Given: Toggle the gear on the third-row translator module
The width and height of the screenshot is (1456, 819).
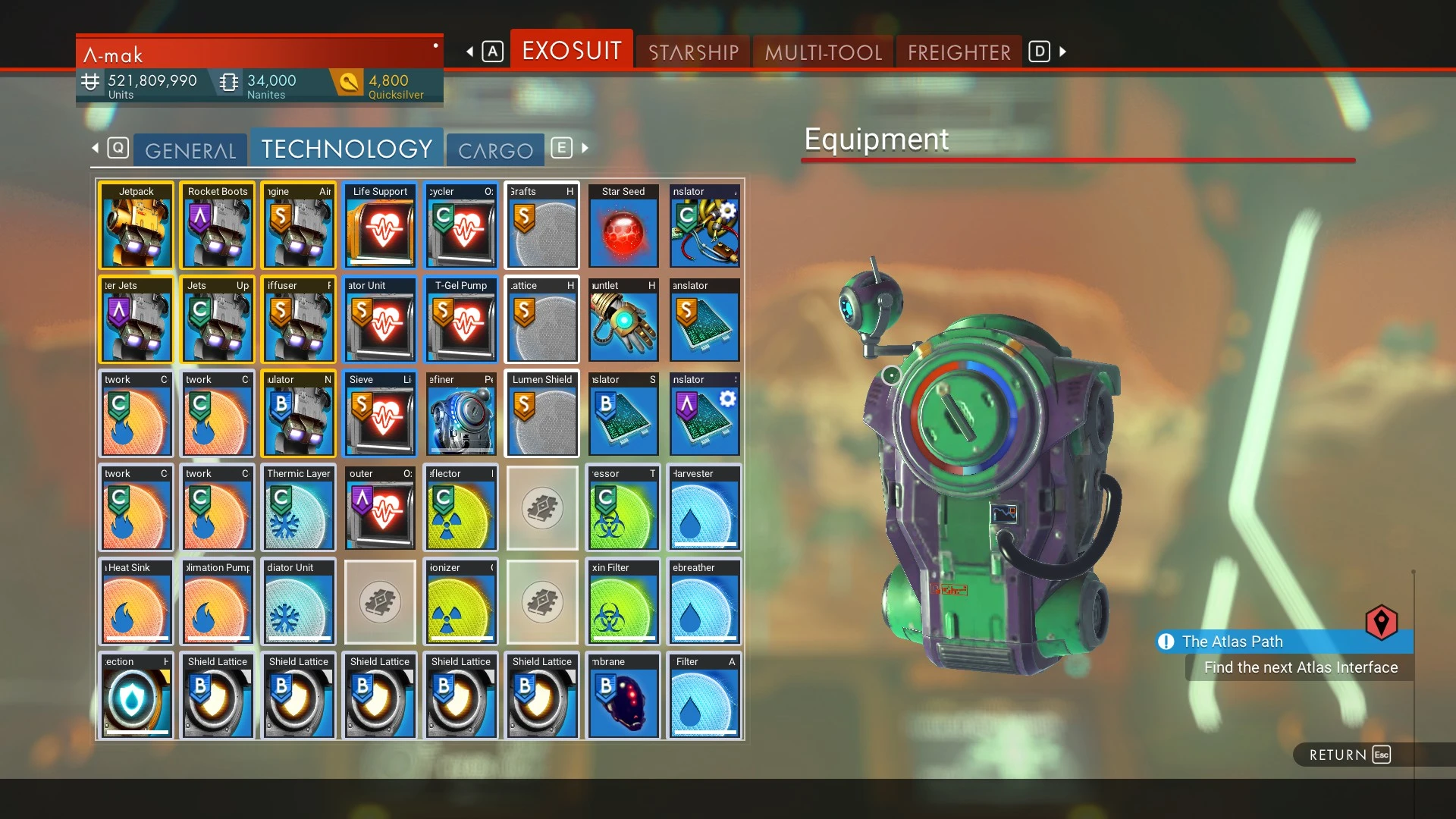Looking at the screenshot, I should (727, 396).
